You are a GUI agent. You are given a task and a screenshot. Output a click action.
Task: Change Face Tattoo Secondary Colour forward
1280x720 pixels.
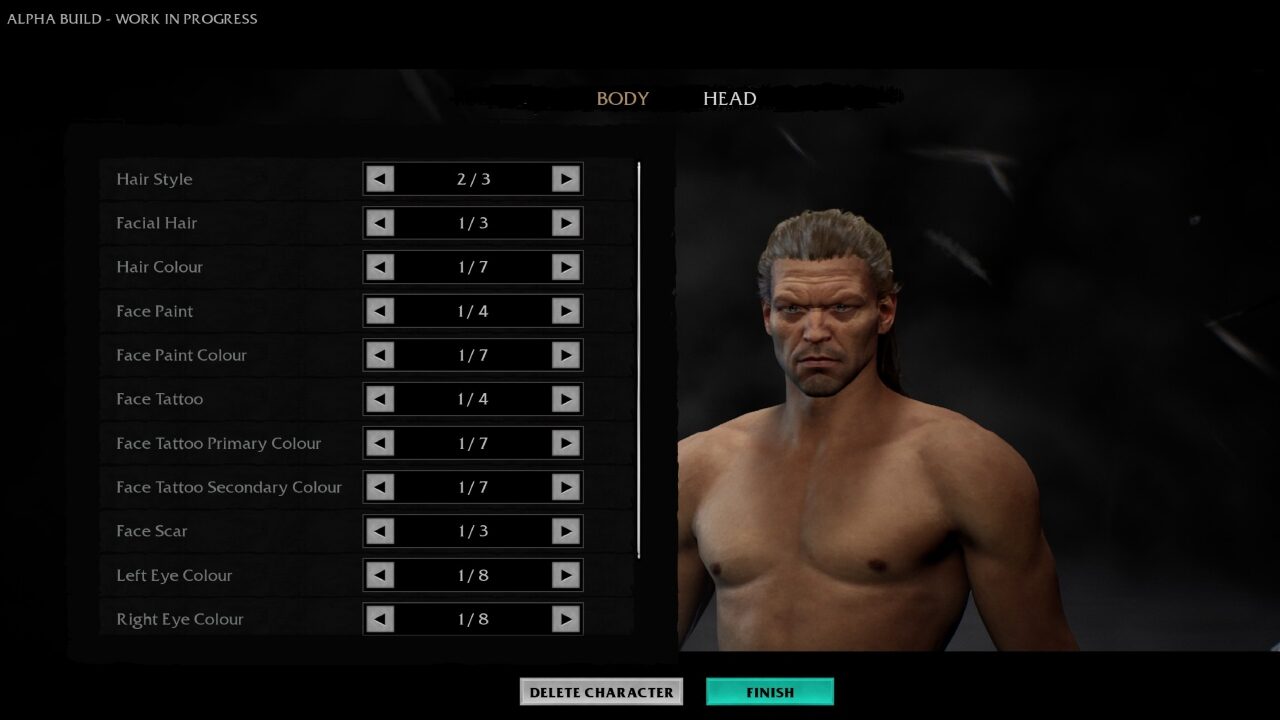(x=566, y=487)
